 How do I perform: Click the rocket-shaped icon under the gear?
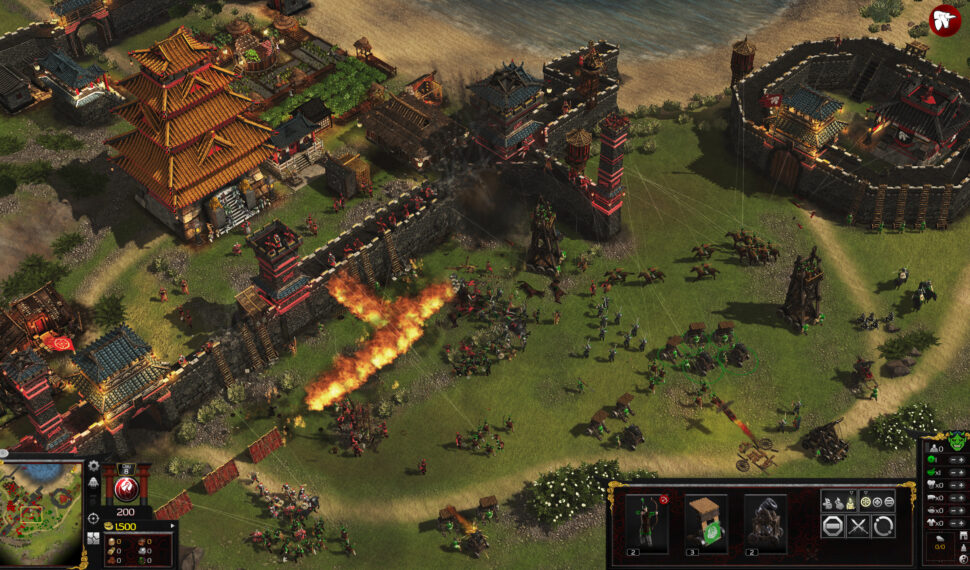pyautogui.click(x=93, y=483)
